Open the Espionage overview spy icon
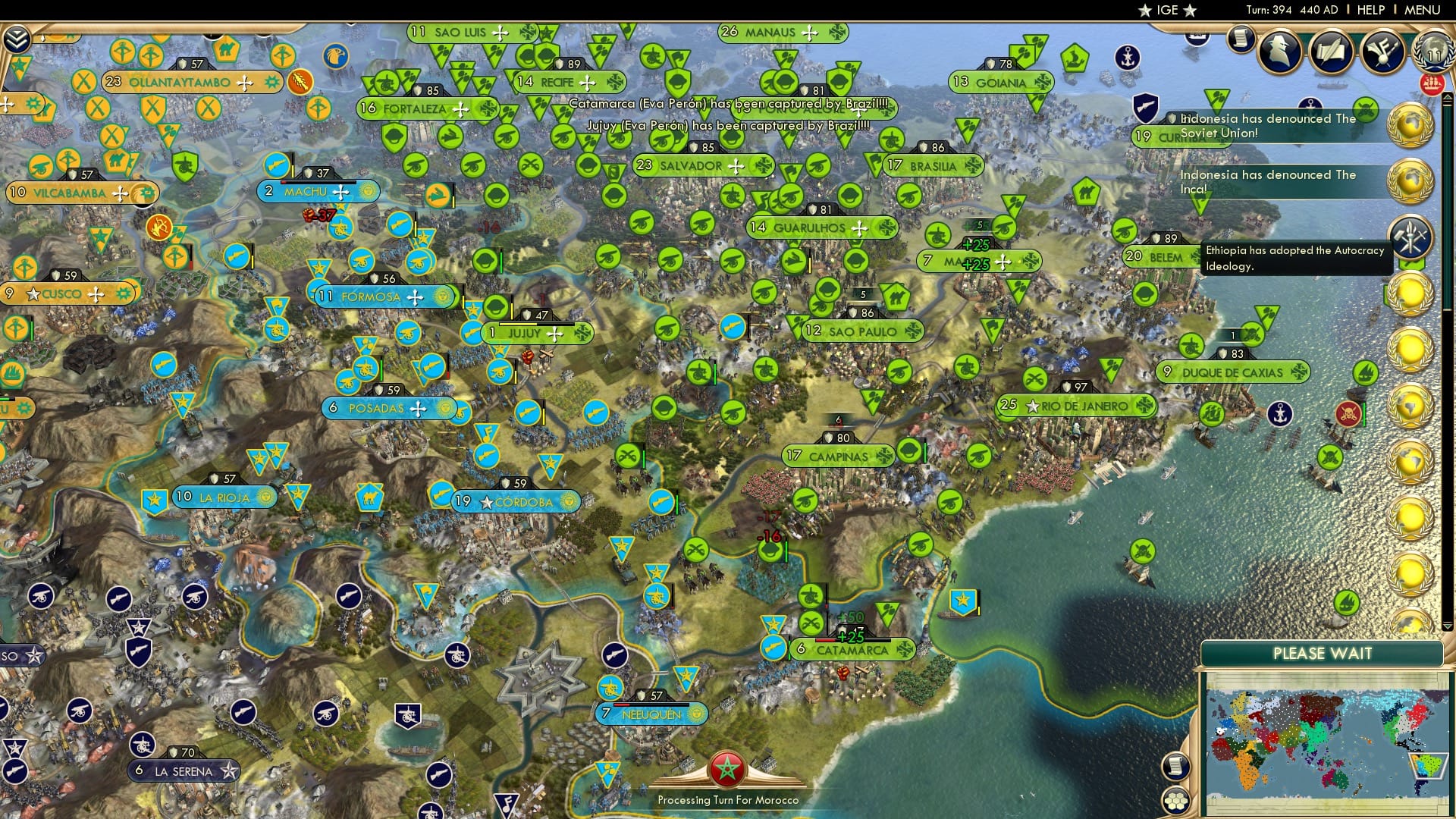The width and height of the screenshot is (1456, 819). pos(1279,51)
